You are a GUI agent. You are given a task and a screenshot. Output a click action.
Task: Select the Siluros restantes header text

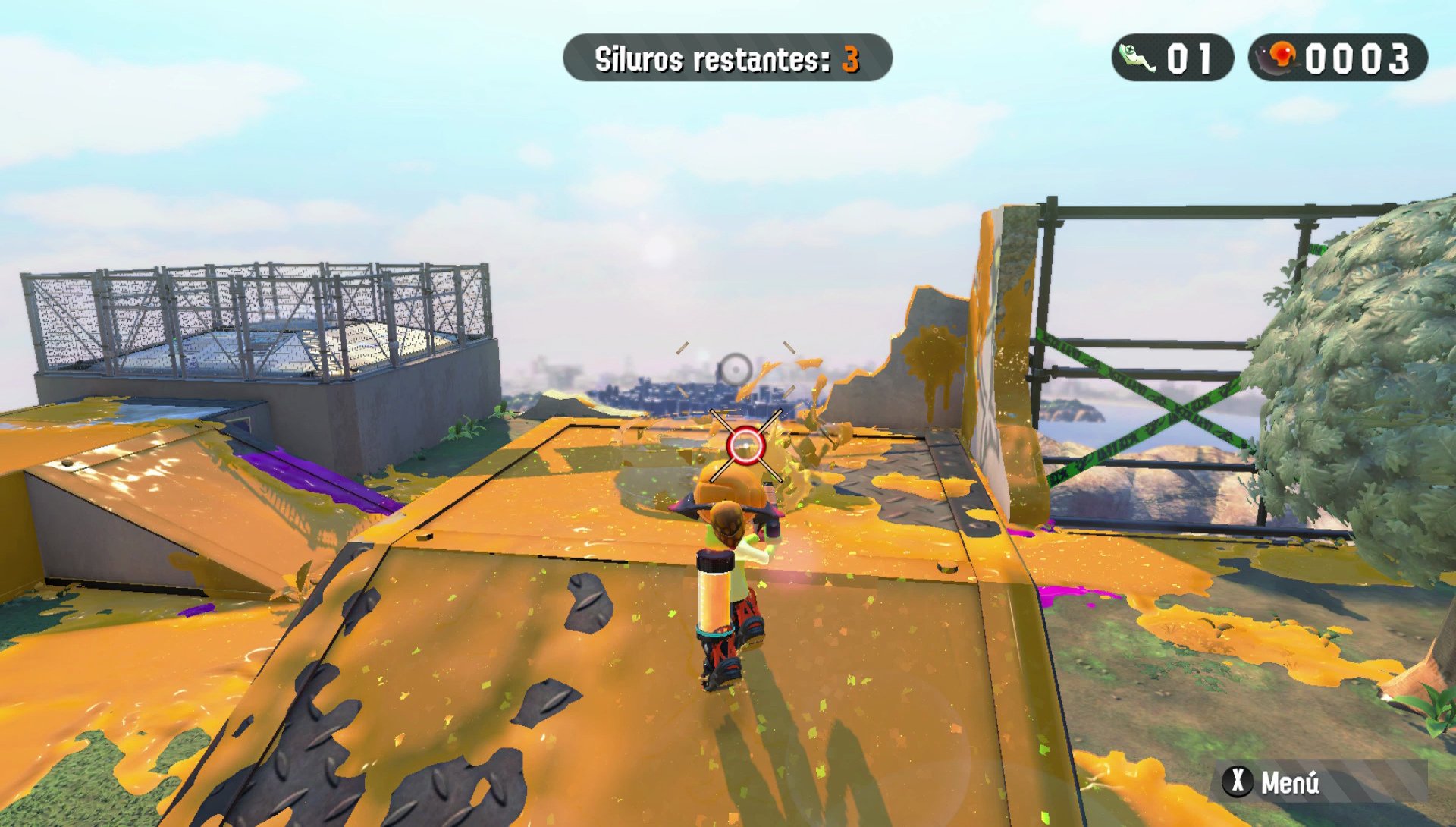point(713,55)
